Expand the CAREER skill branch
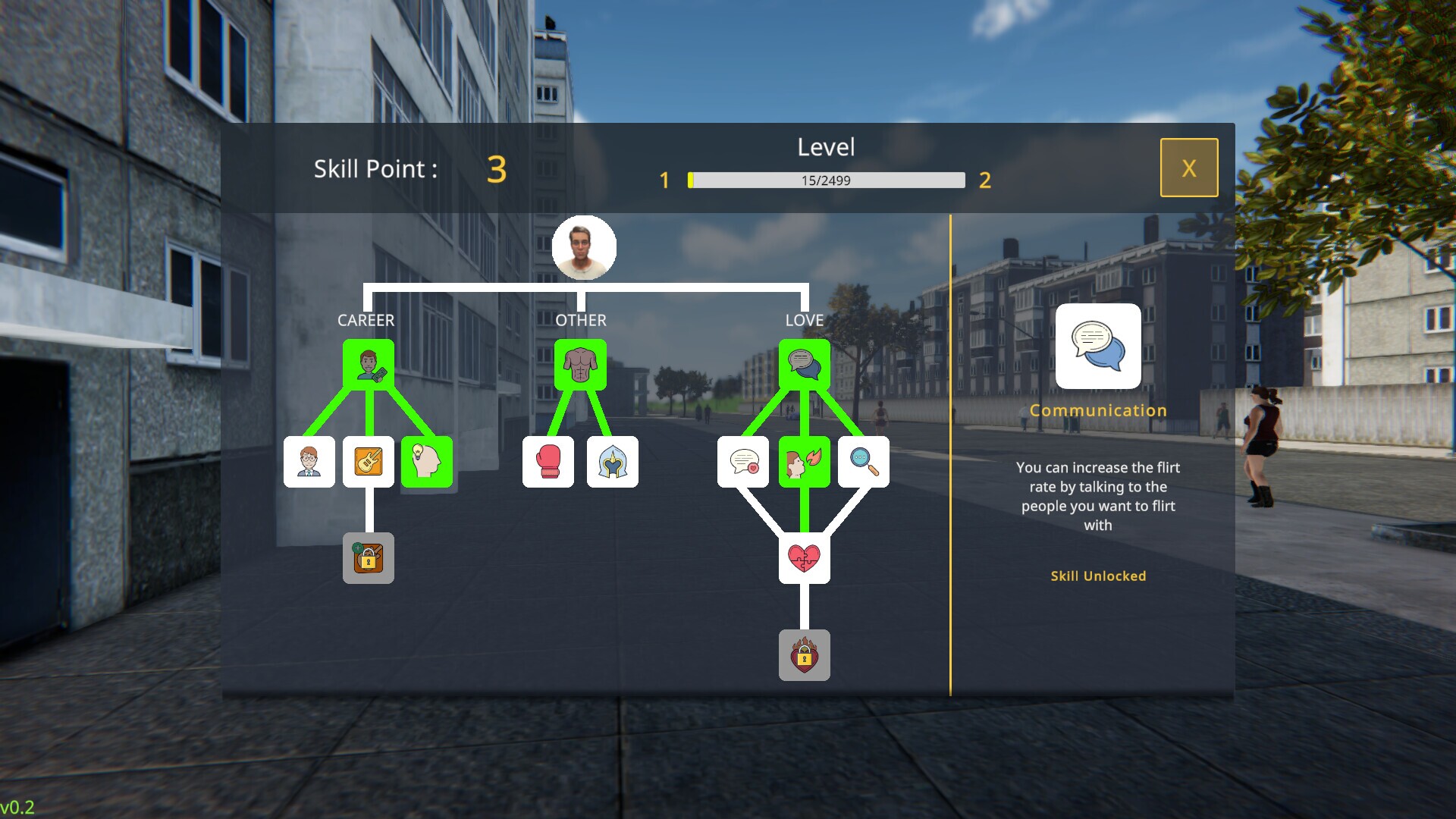This screenshot has height=819, width=1456. click(366, 320)
